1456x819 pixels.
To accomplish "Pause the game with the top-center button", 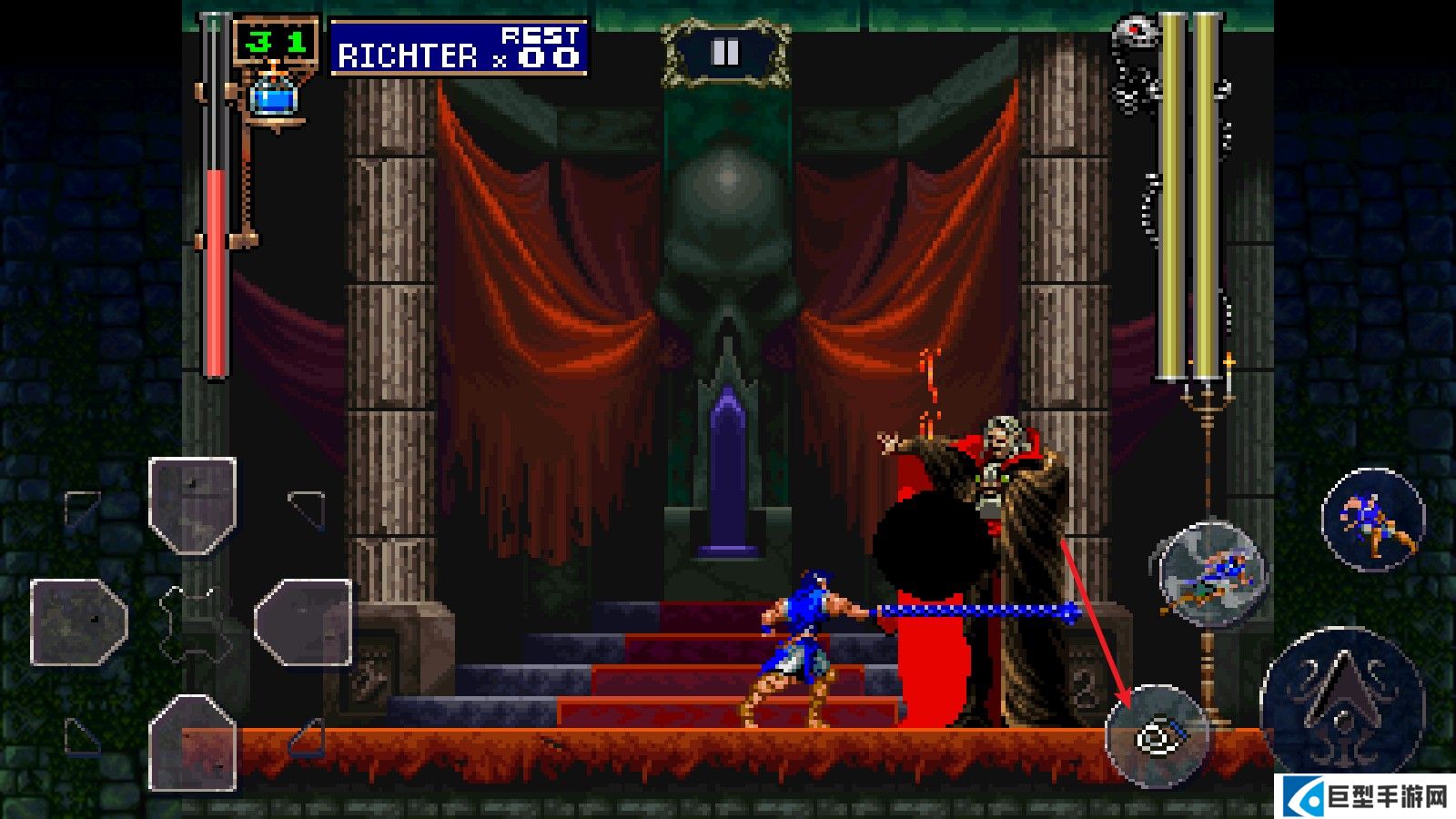I will [725, 53].
